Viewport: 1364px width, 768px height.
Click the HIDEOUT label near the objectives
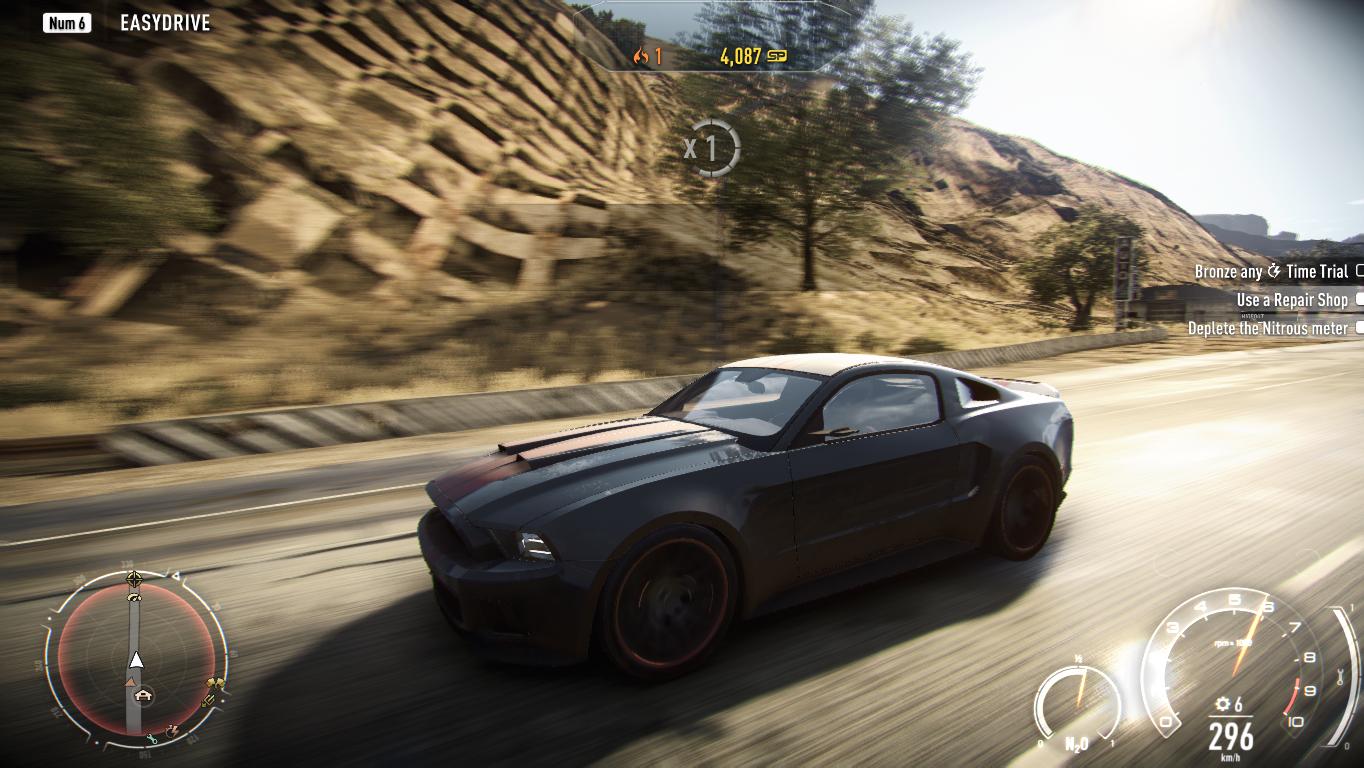point(1253,316)
